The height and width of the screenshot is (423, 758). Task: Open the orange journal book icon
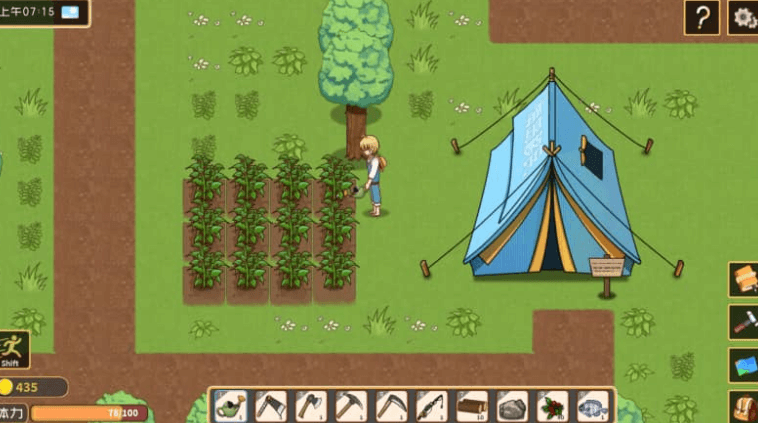point(744,279)
